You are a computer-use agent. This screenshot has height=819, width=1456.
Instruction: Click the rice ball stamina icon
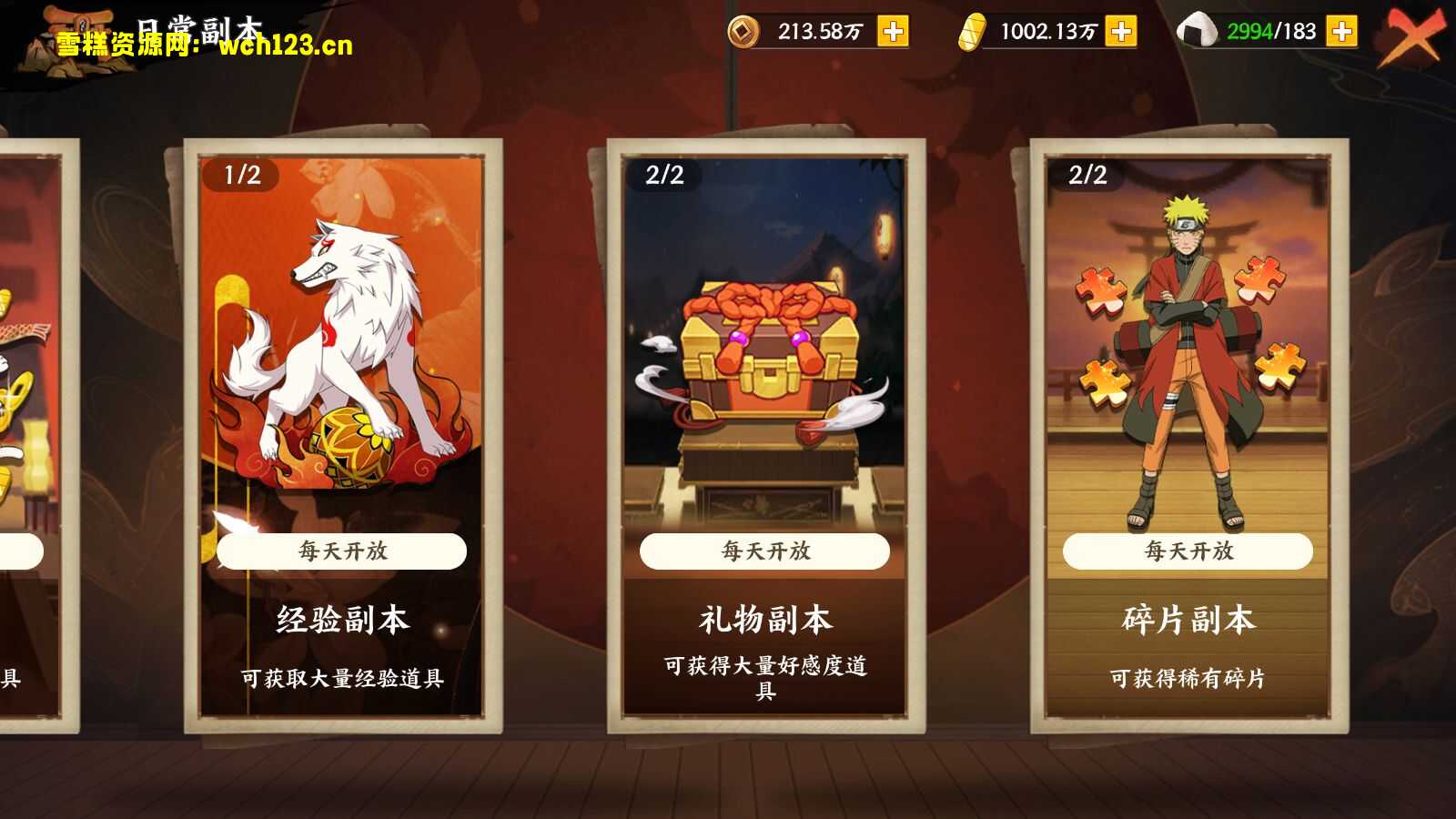pyautogui.click(x=1199, y=30)
